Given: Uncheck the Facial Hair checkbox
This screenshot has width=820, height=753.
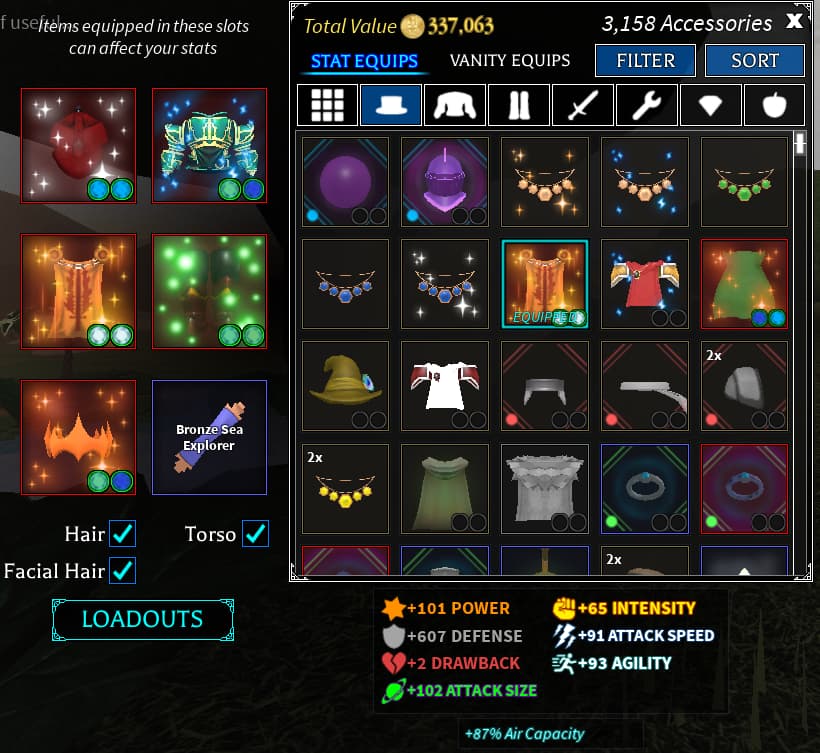Looking at the screenshot, I should coord(123,571).
